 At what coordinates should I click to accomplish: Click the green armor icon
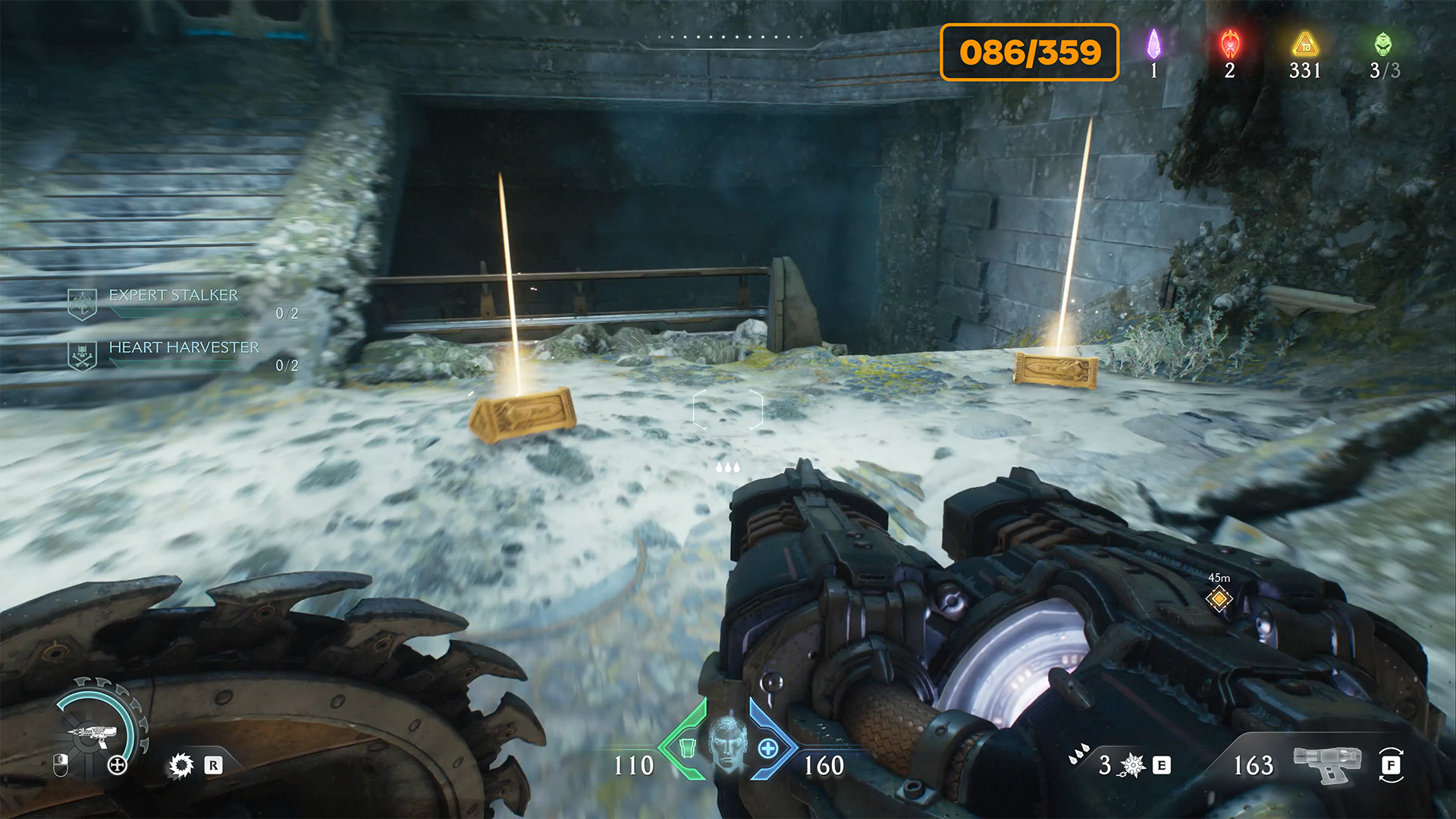click(x=687, y=748)
